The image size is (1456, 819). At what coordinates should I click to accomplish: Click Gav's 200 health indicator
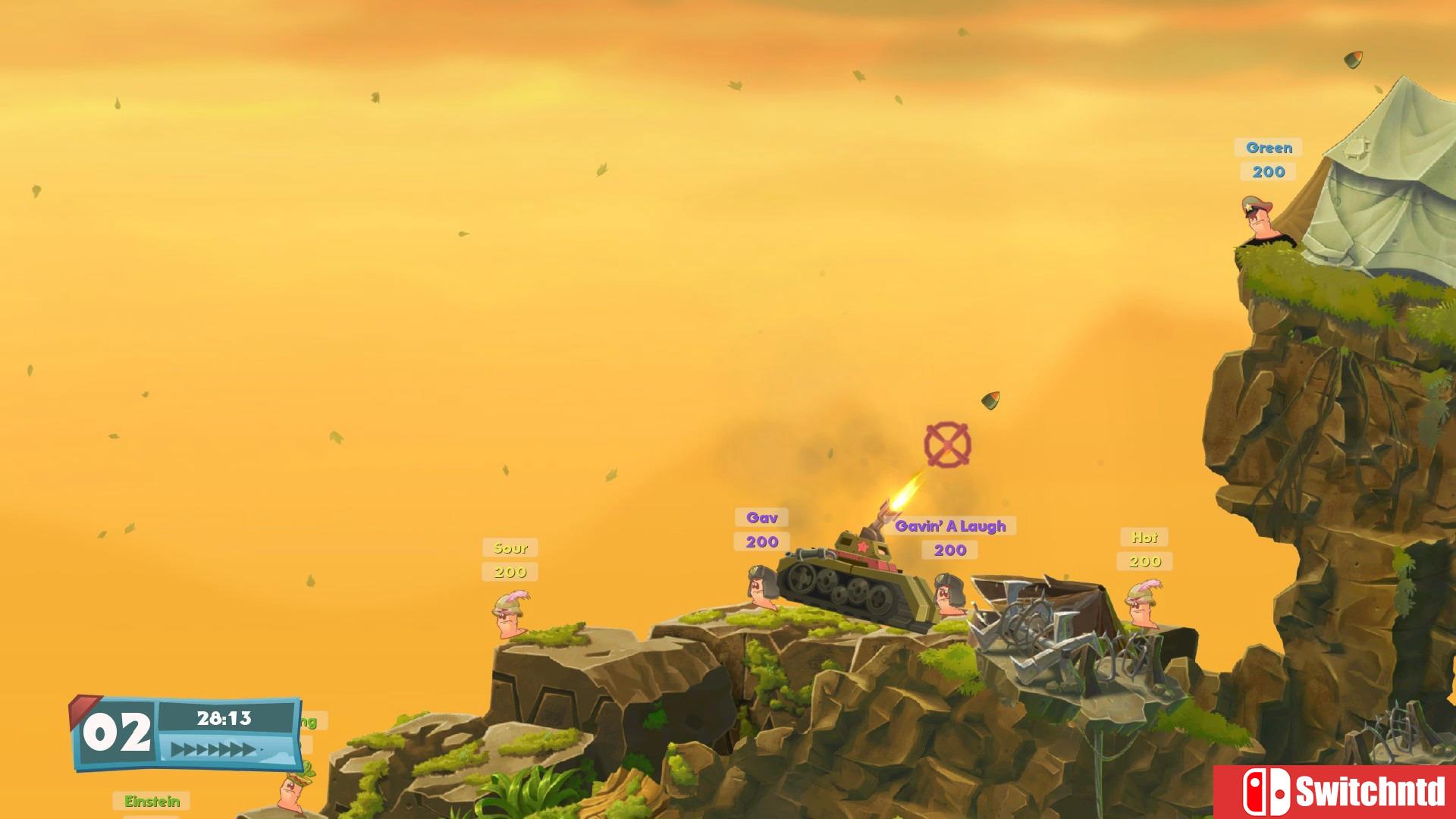pos(763,541)
